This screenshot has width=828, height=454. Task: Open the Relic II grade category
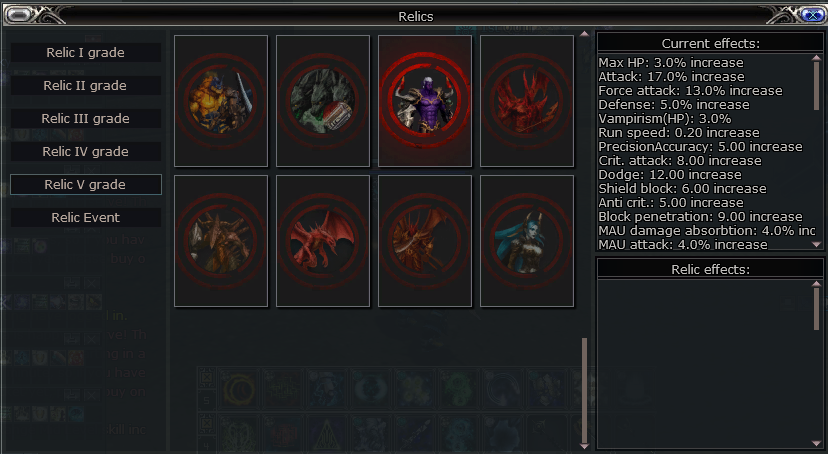click(86, 85)
